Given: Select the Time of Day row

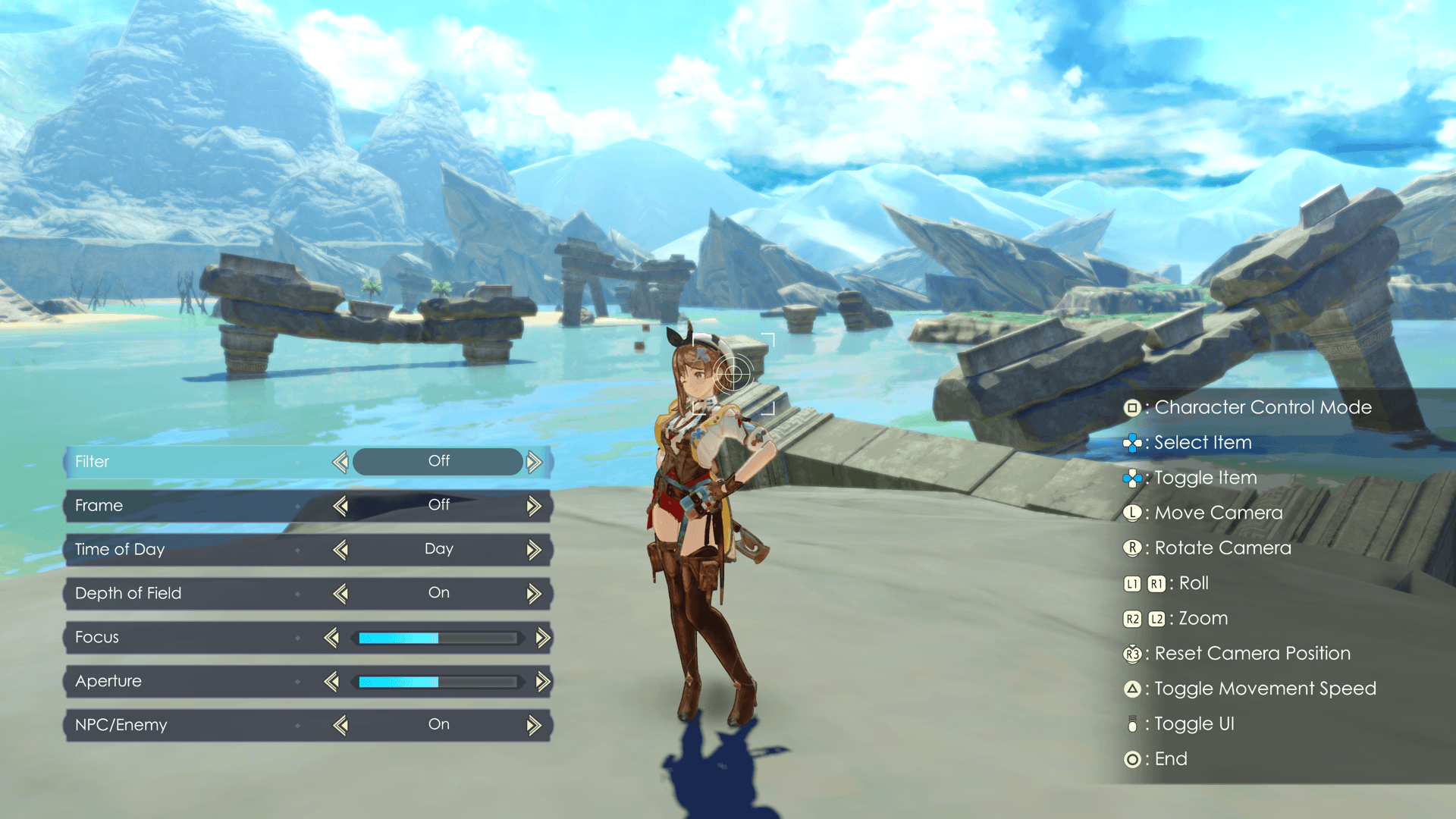Looking at the screenshot, I should click(x=182, y=550).
